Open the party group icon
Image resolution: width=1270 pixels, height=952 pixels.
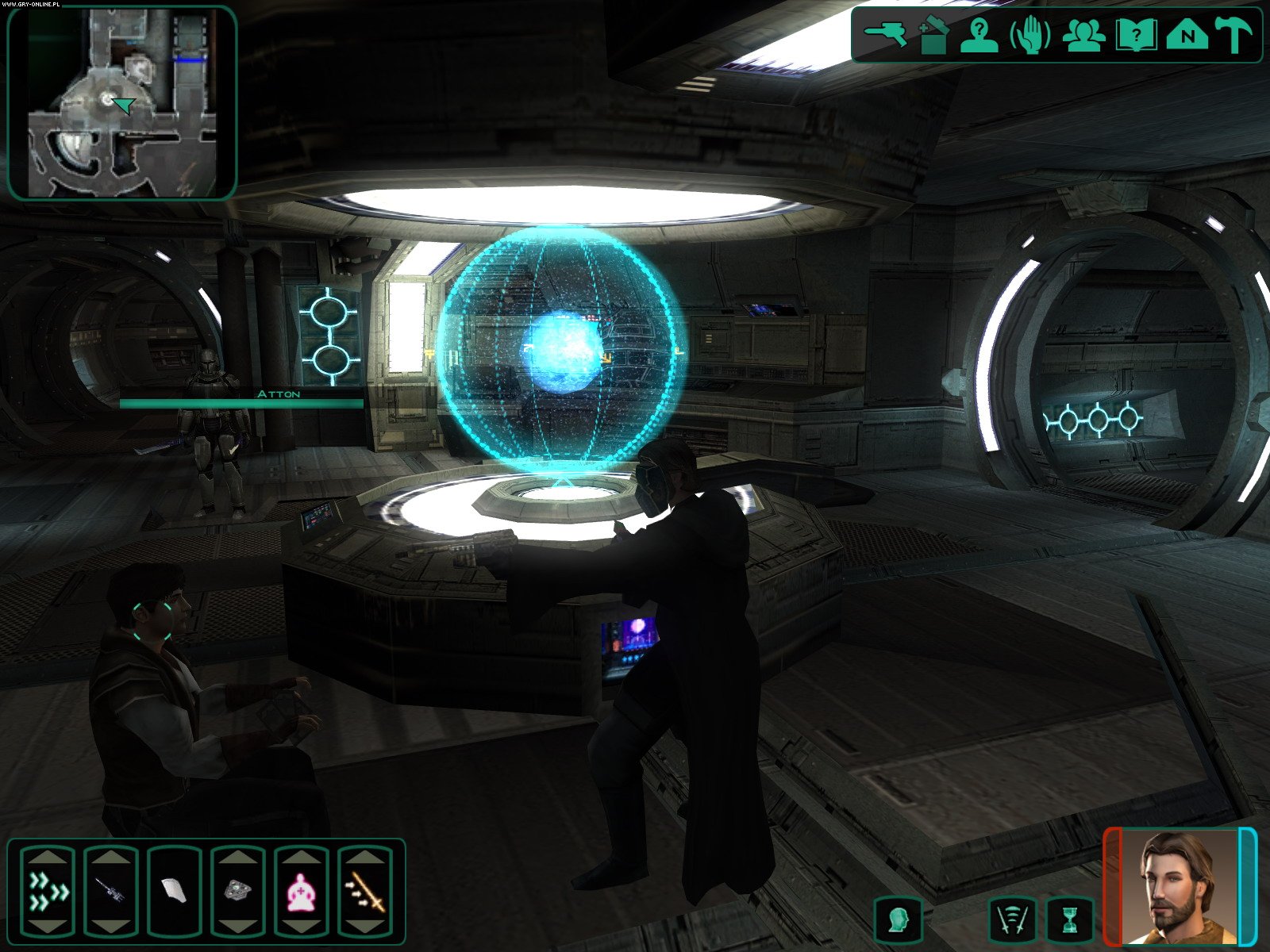click(x=1083, y=35)
